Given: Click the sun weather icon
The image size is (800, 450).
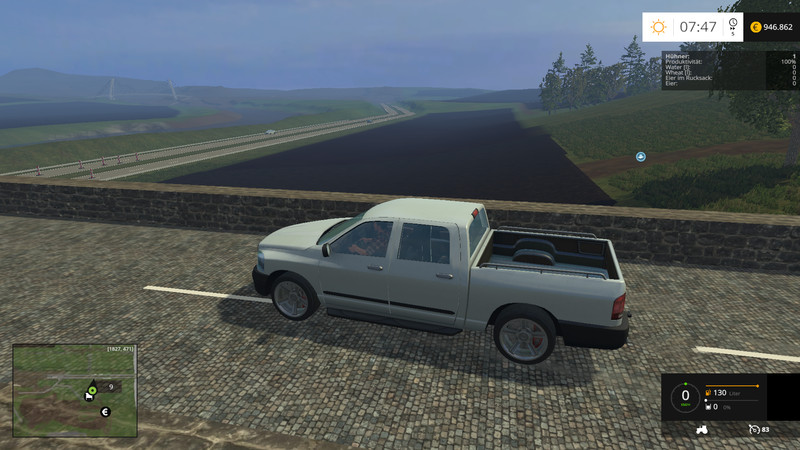Looking at the screenshot, I should 658,27.
